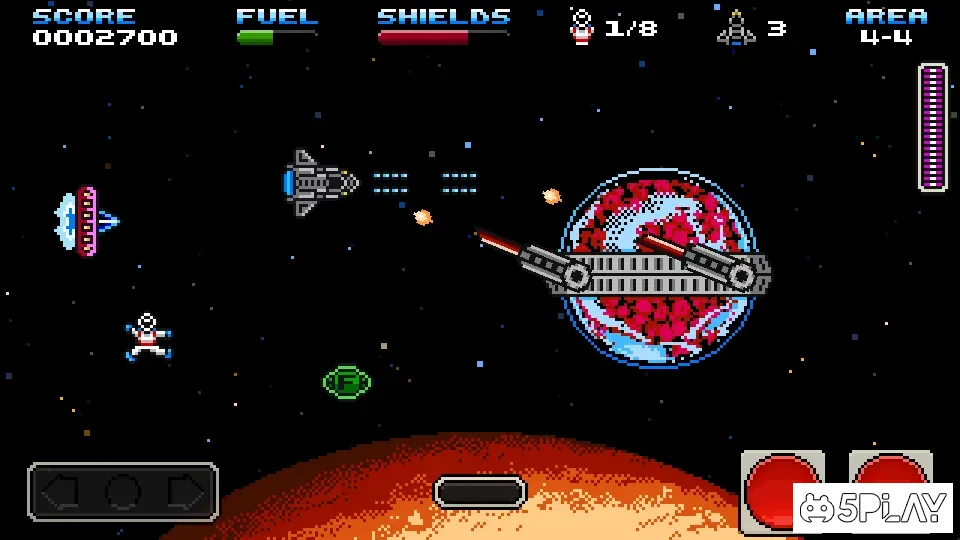Tap the left arrow on the movement pad

(x=61, y=492)
